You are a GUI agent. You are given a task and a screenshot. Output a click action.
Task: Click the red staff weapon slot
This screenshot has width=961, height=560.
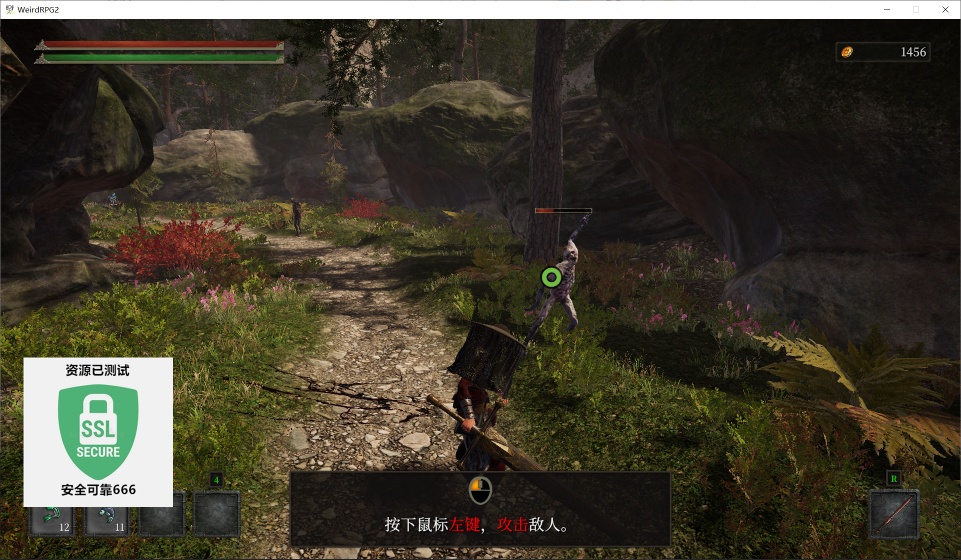coord(893,513)
